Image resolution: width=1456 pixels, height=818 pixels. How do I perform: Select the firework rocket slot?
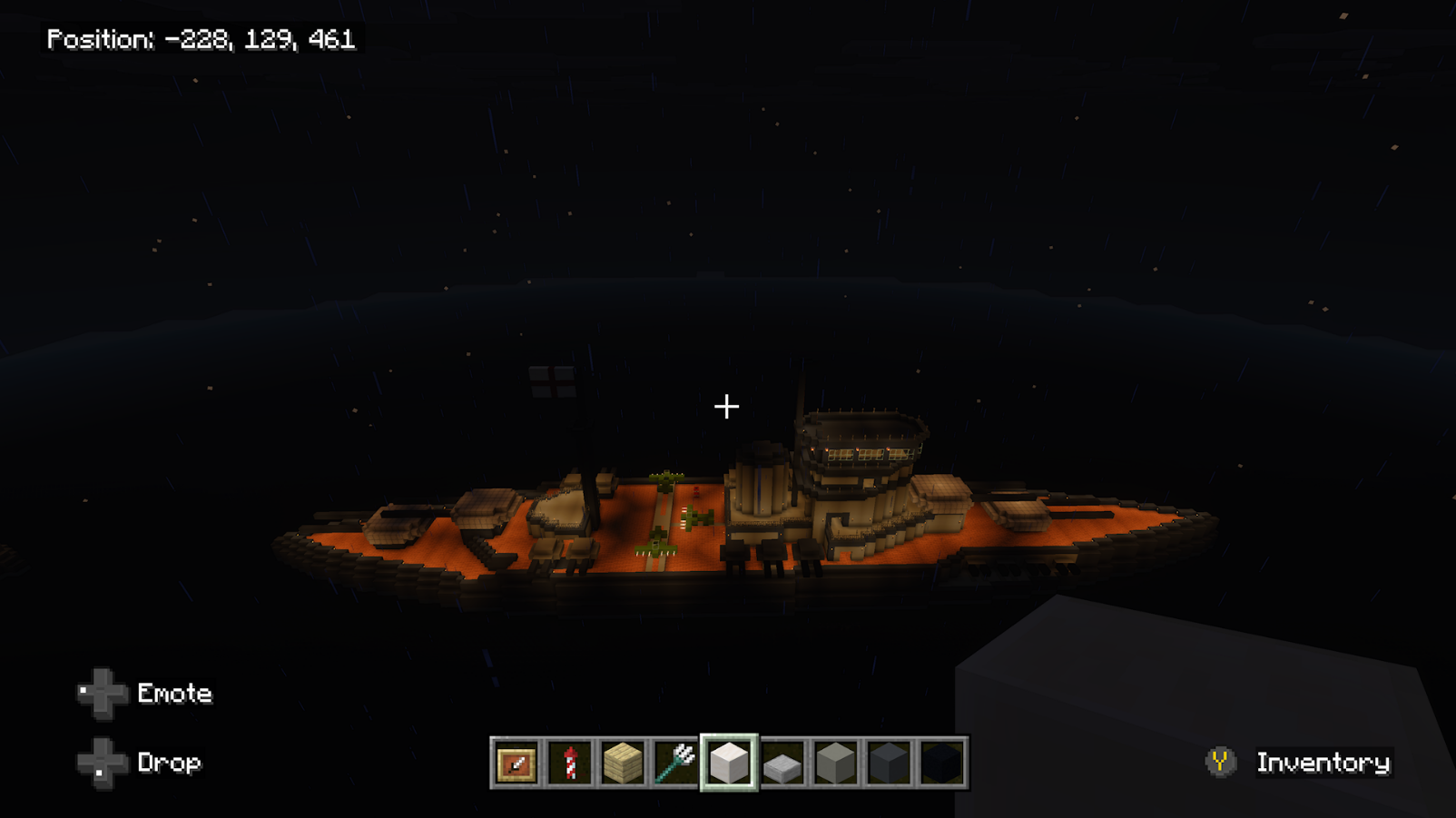pyautogui.click(x=570, y=764)
